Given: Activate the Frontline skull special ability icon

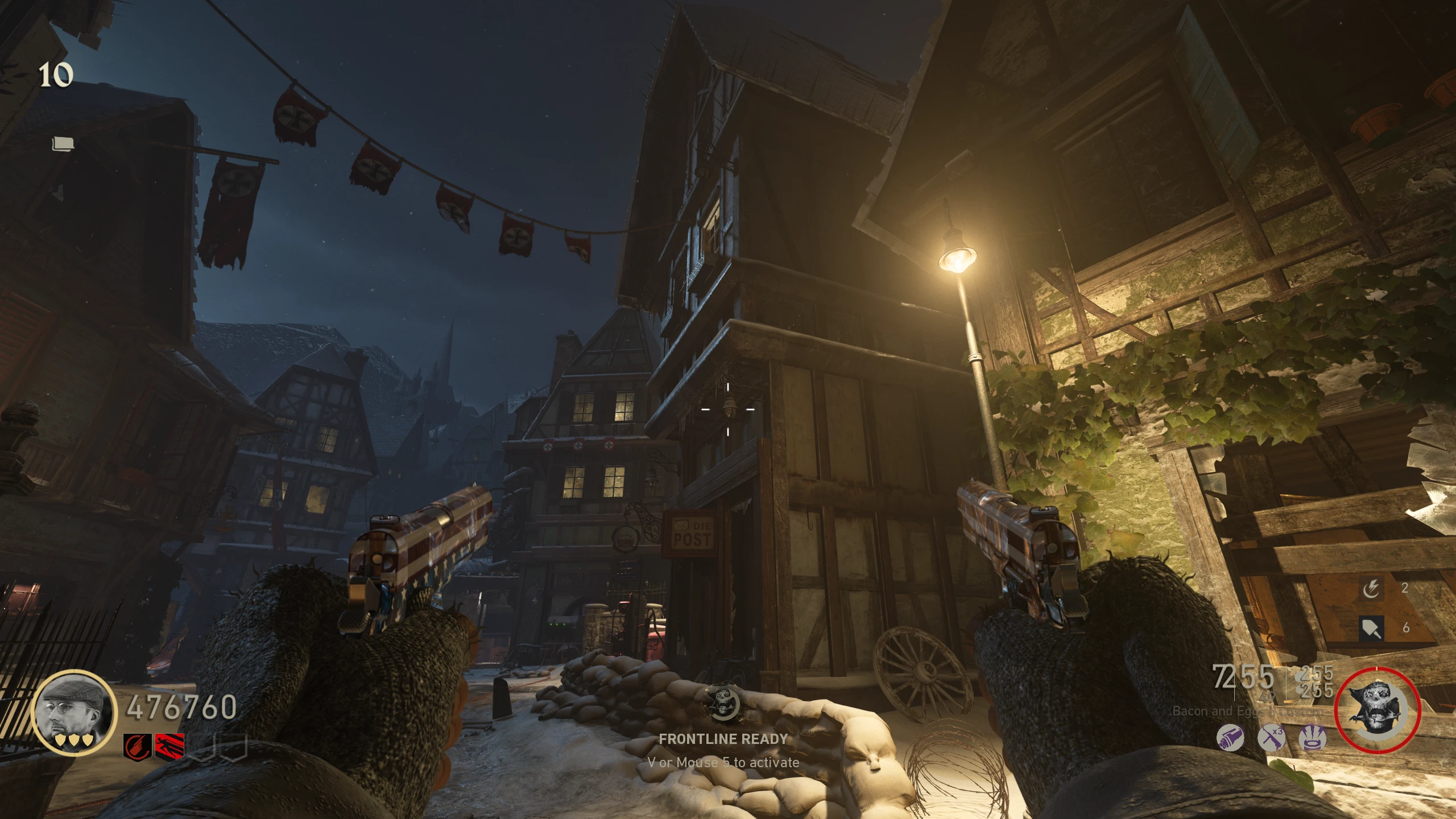Looking at the screenshot, I should (x=722, y=703).
